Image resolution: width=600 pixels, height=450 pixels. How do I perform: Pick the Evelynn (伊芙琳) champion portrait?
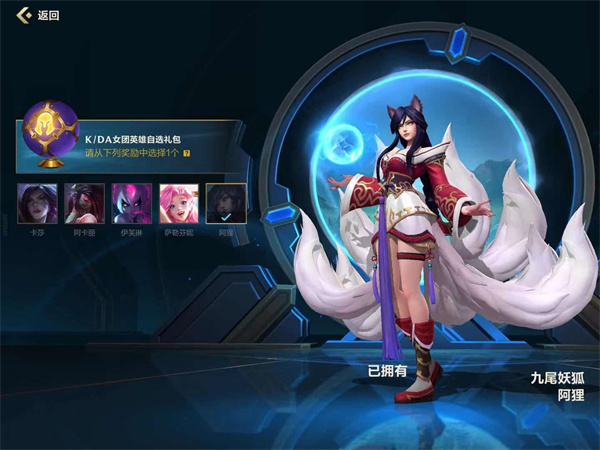[x=131, y=203]
